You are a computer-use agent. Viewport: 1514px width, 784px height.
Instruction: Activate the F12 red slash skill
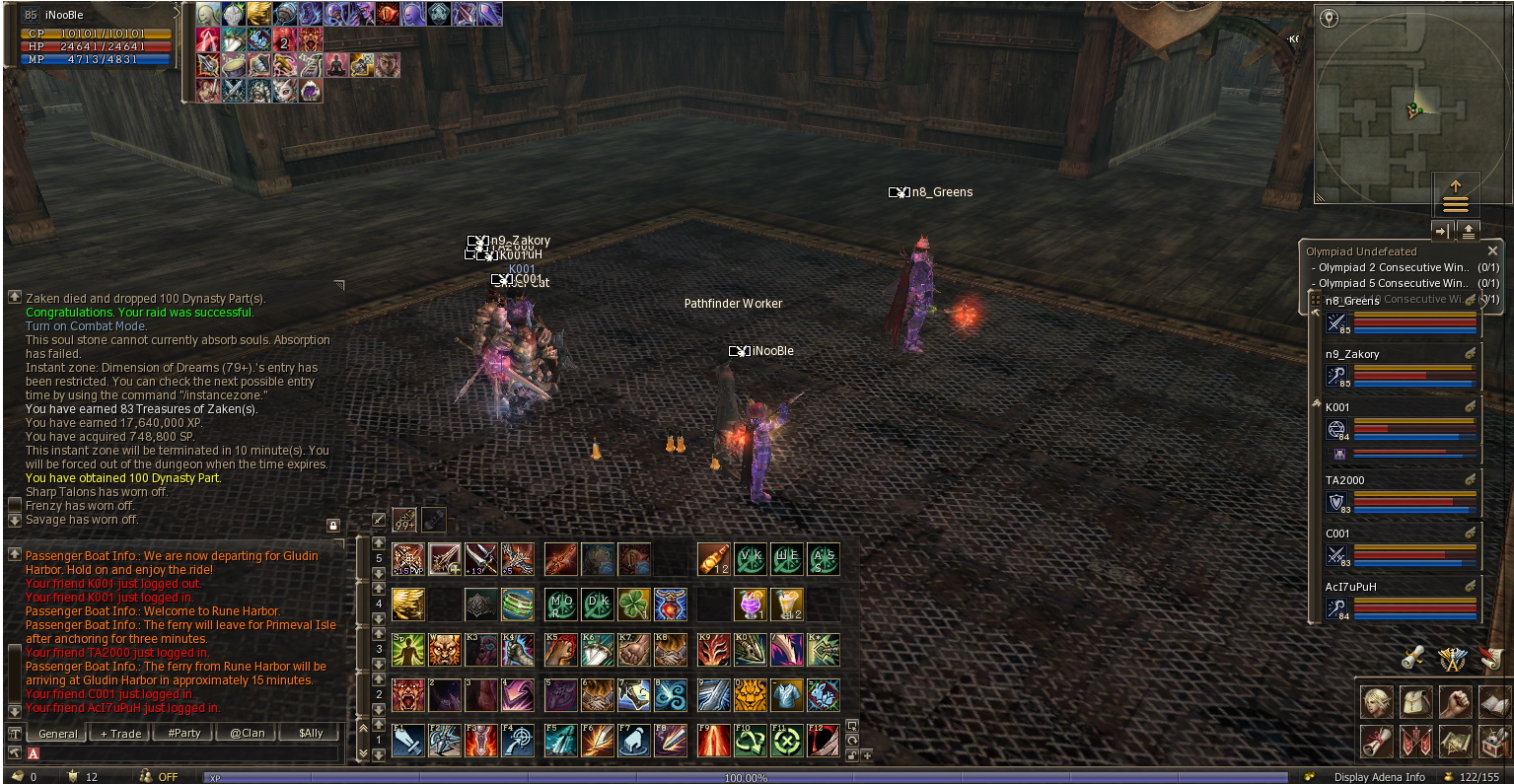coord(824,741)
